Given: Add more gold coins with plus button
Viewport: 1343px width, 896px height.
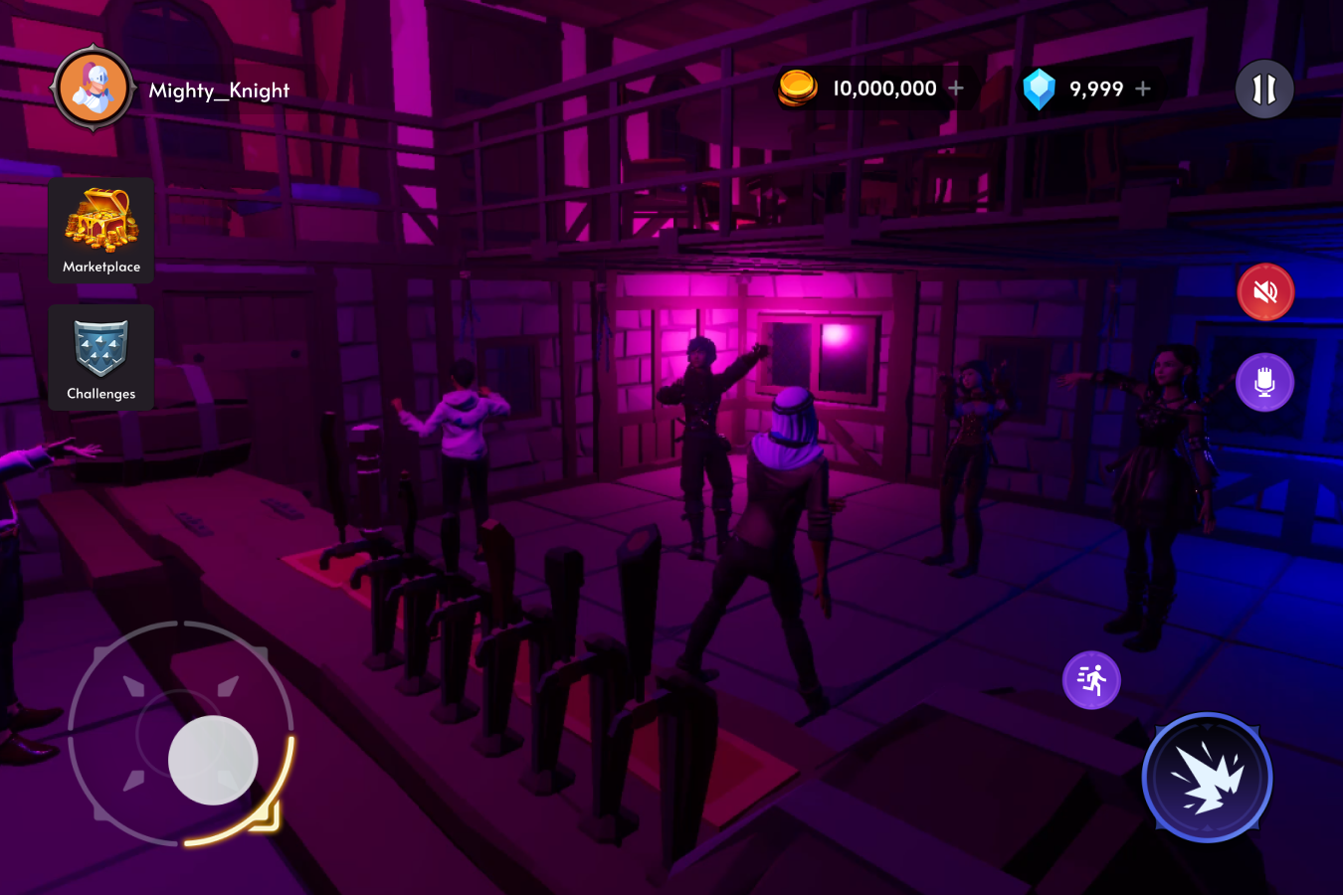Looking at the screenshot, I should [x=956, y=89].
